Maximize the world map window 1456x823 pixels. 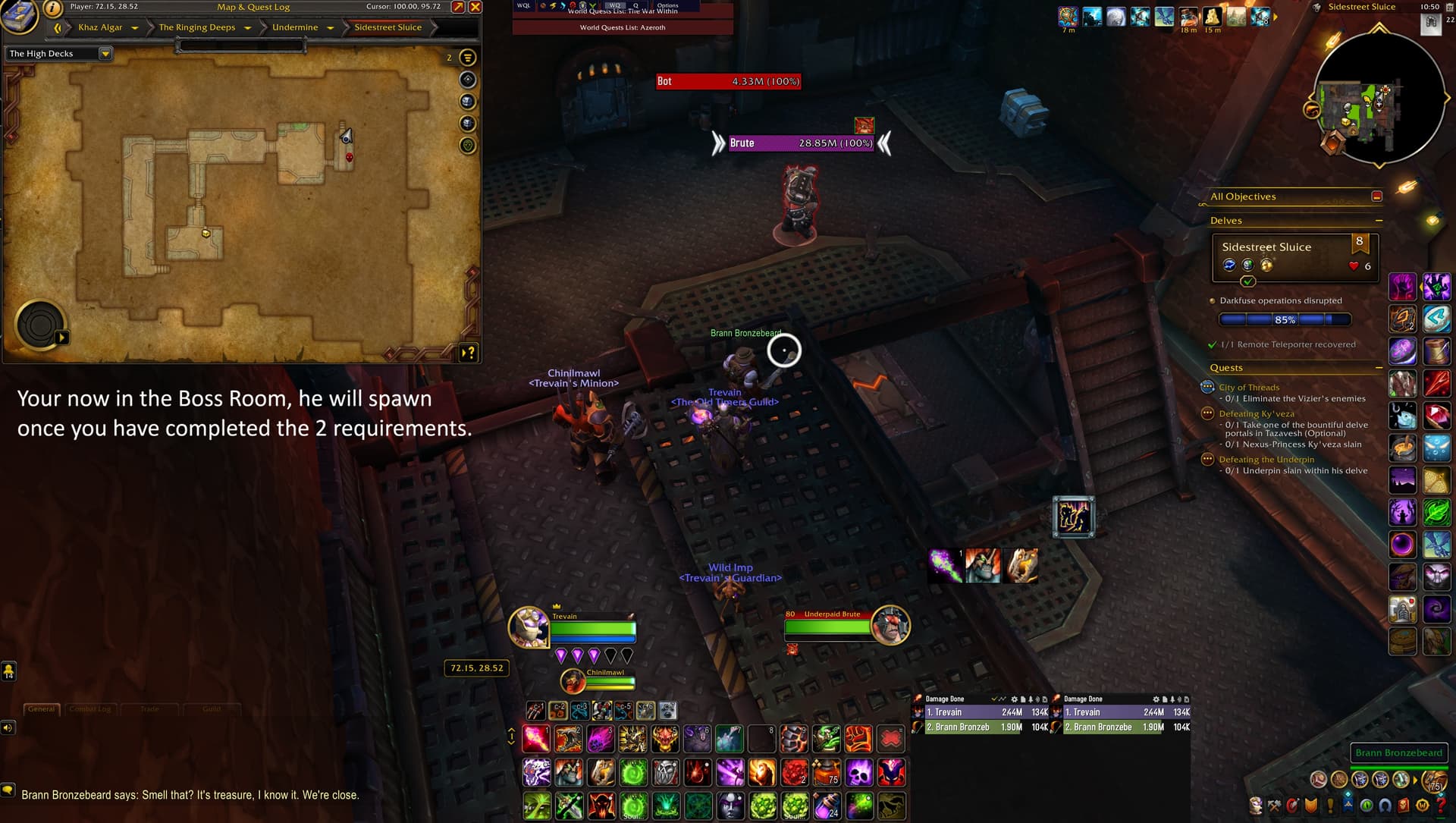[458, 7]
